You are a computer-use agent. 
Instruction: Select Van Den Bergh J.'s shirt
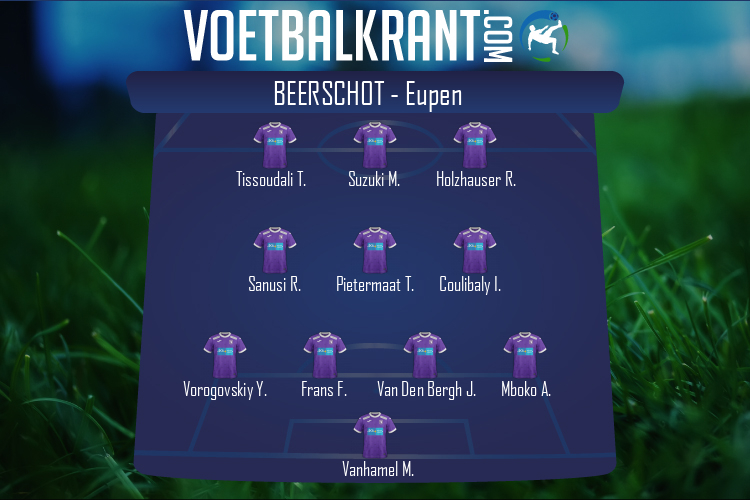425,356
